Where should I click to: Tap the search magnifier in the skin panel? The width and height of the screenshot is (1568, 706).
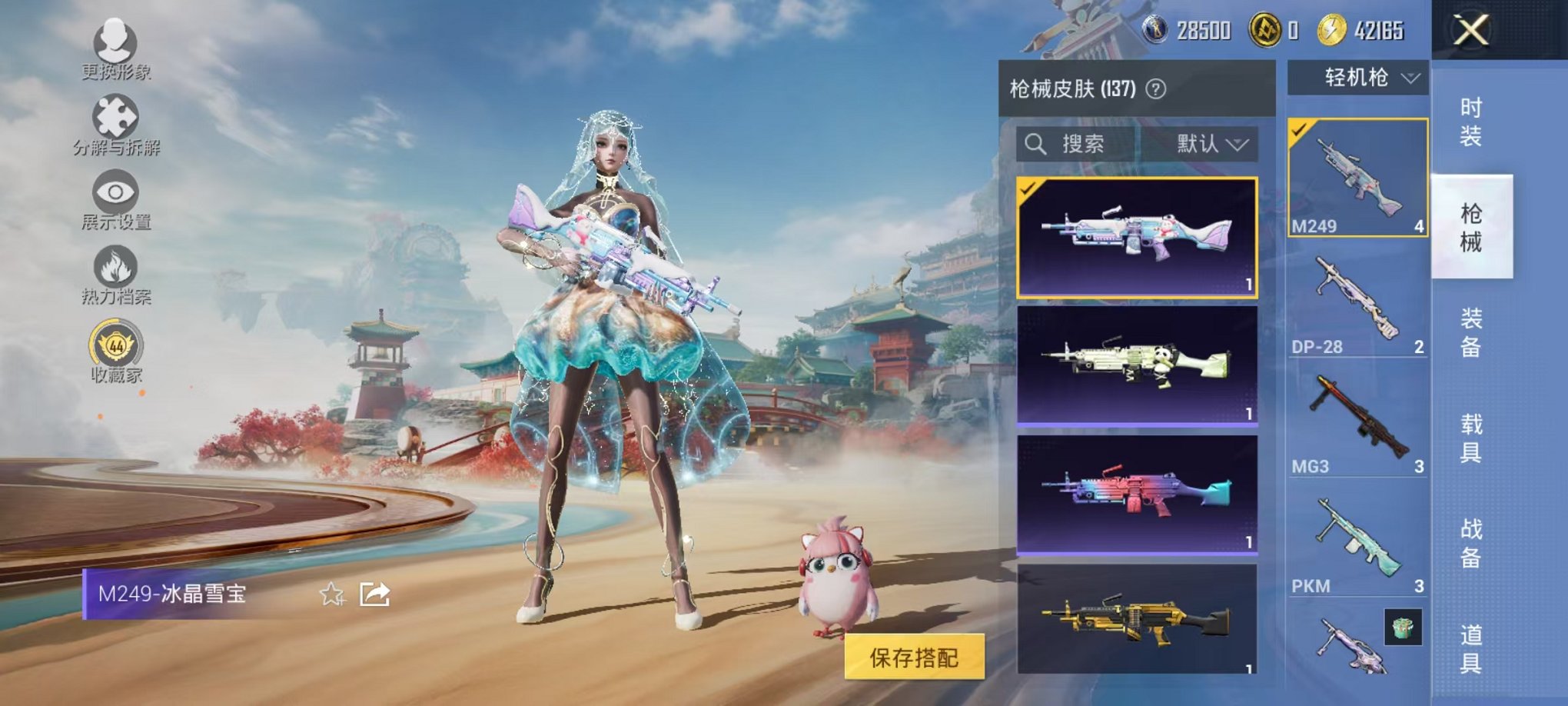1036,145
